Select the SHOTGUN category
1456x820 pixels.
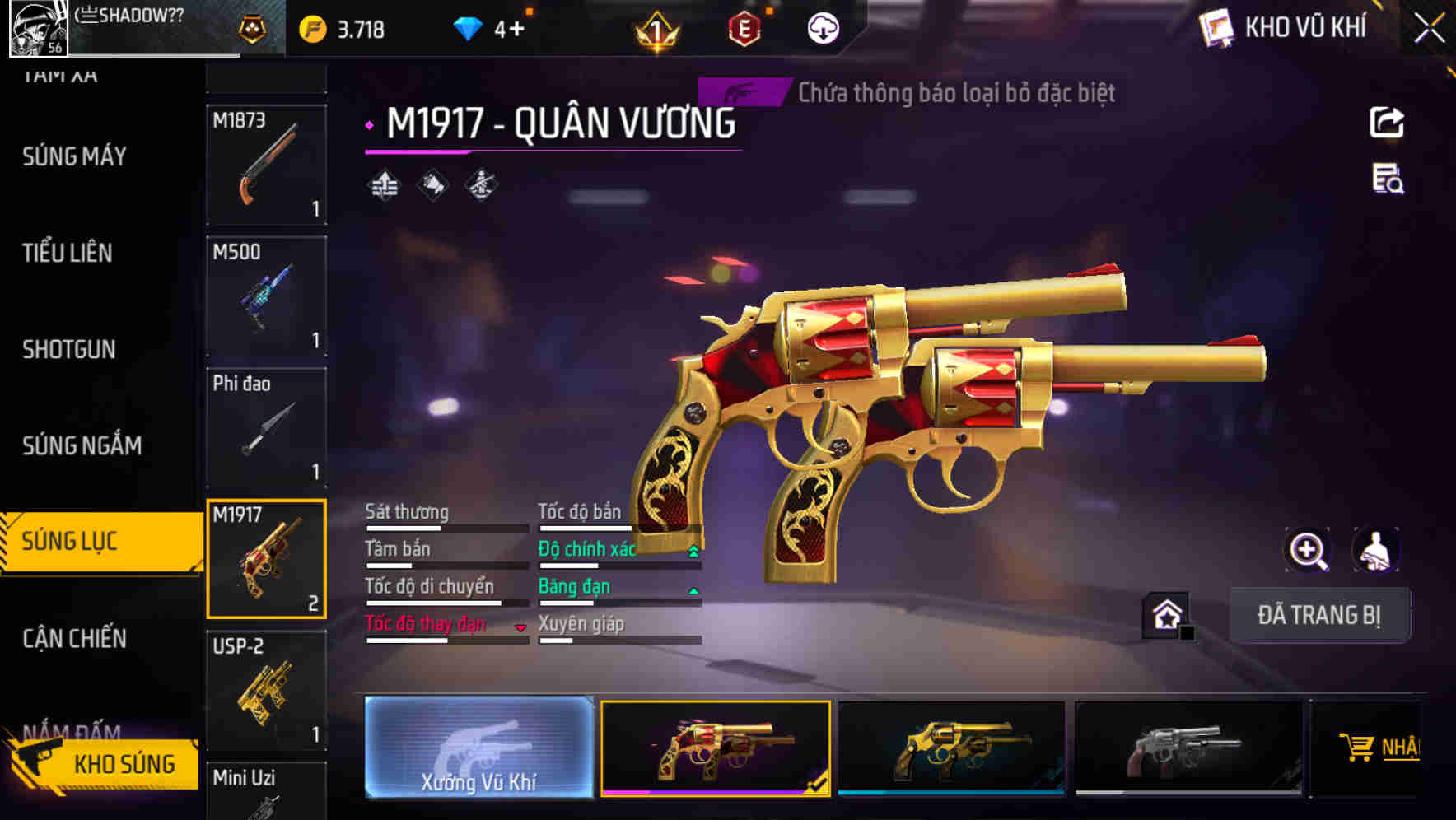pyautogui.click(x=69, y=349)
